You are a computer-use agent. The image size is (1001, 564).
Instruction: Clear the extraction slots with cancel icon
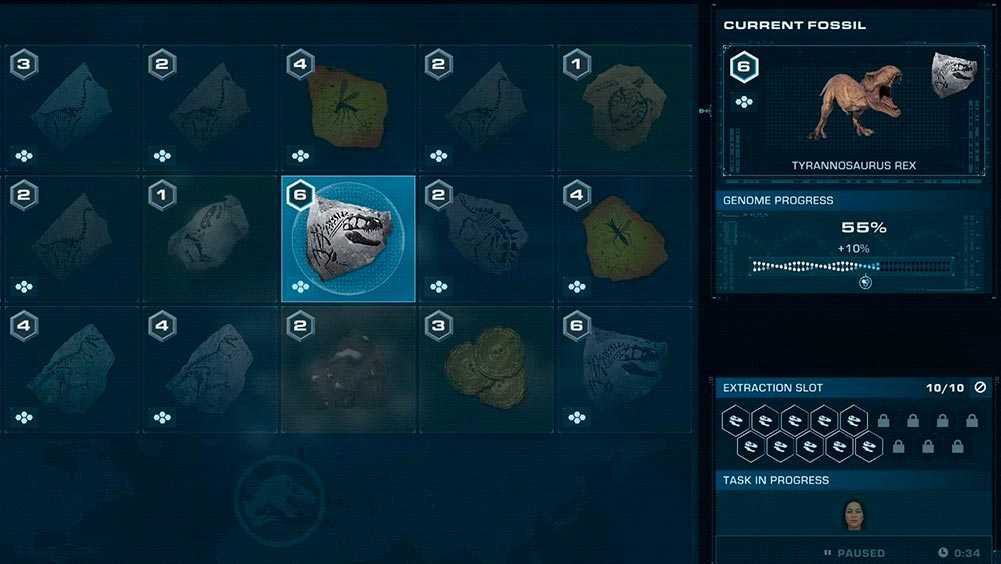point(980,387)
